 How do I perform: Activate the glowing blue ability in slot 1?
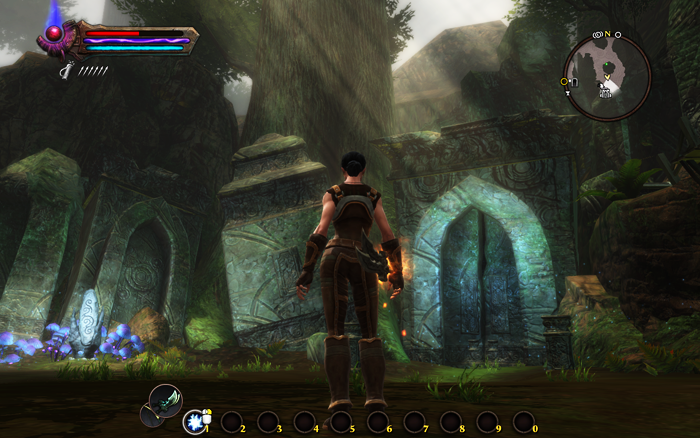[x=195, y=422]
